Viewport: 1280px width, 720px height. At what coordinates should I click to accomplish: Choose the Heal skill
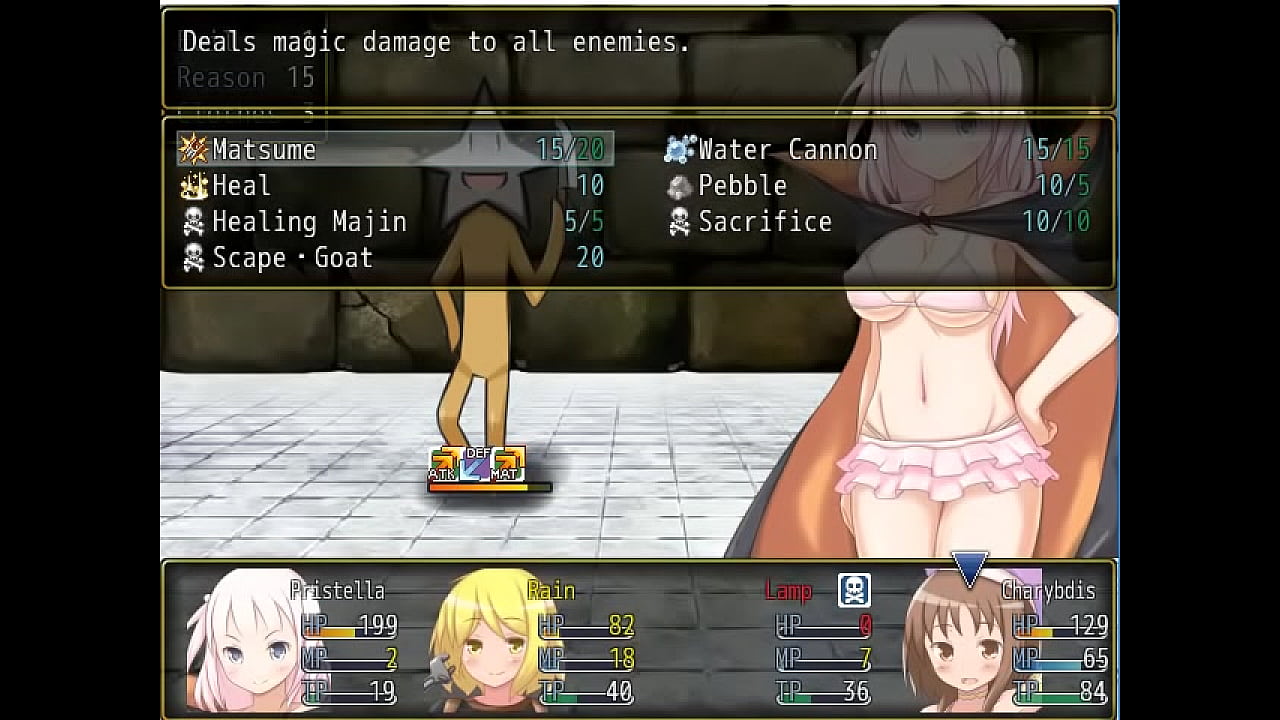click(395, 186)
